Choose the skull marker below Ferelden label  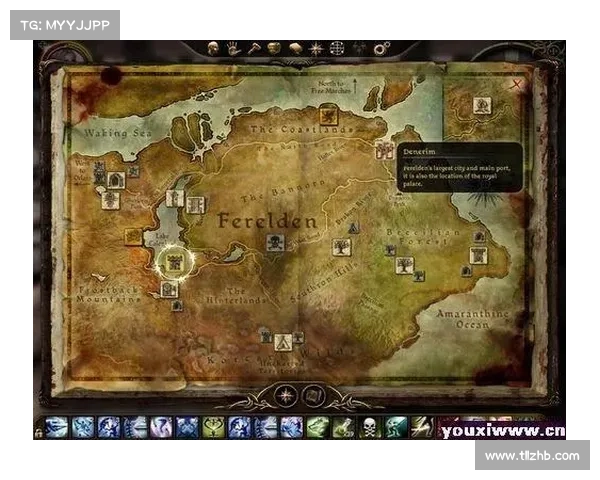click(x=275, y=242)
